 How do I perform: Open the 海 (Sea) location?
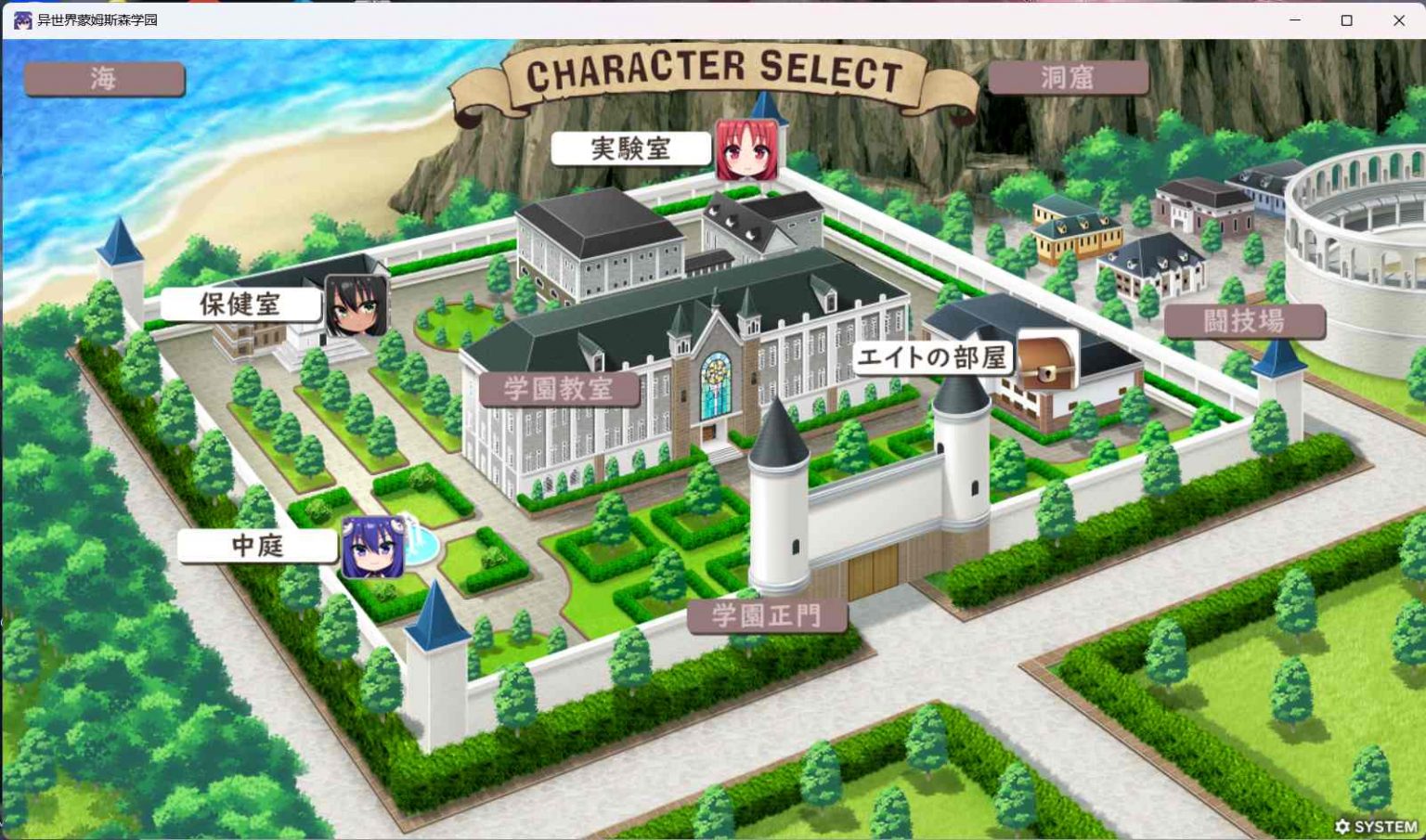103,78
